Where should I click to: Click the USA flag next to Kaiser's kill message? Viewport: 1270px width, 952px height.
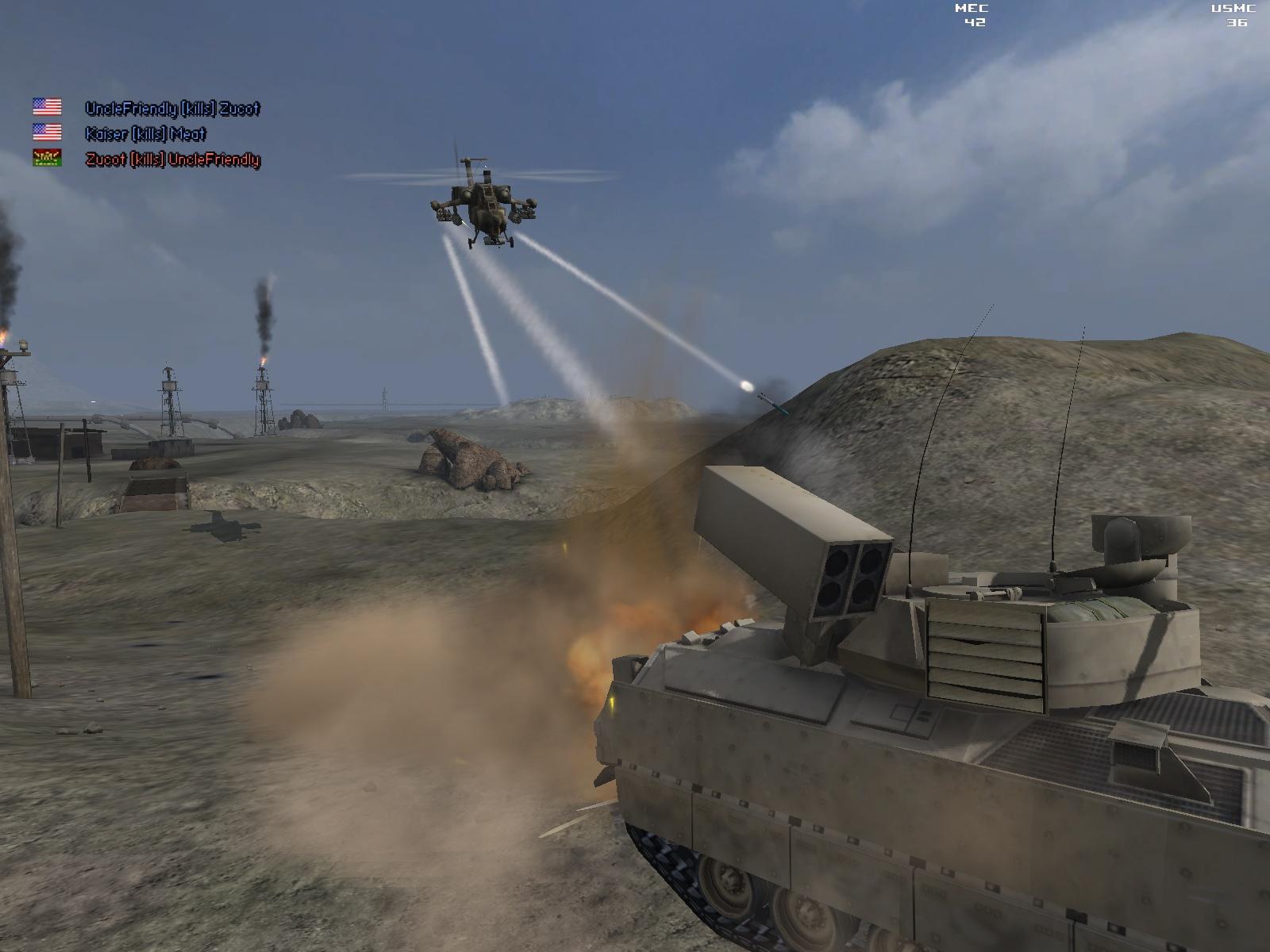point(45,132)
